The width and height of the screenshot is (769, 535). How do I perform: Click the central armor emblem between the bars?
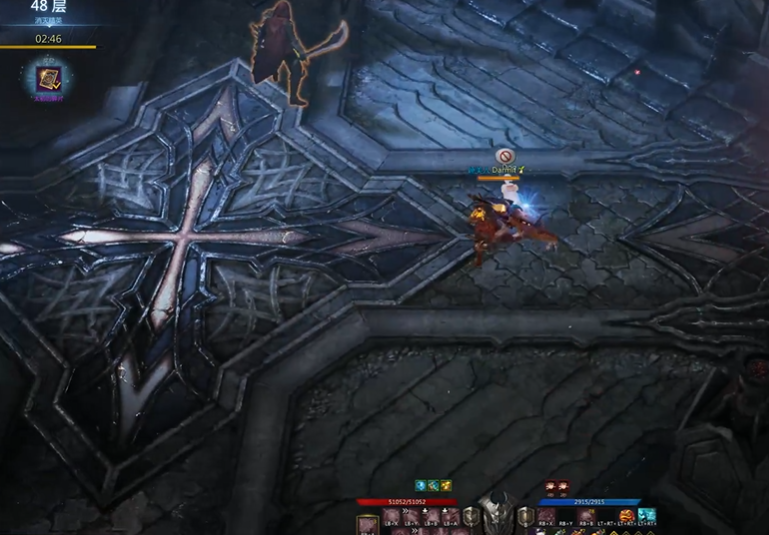(x=496, y=514)
